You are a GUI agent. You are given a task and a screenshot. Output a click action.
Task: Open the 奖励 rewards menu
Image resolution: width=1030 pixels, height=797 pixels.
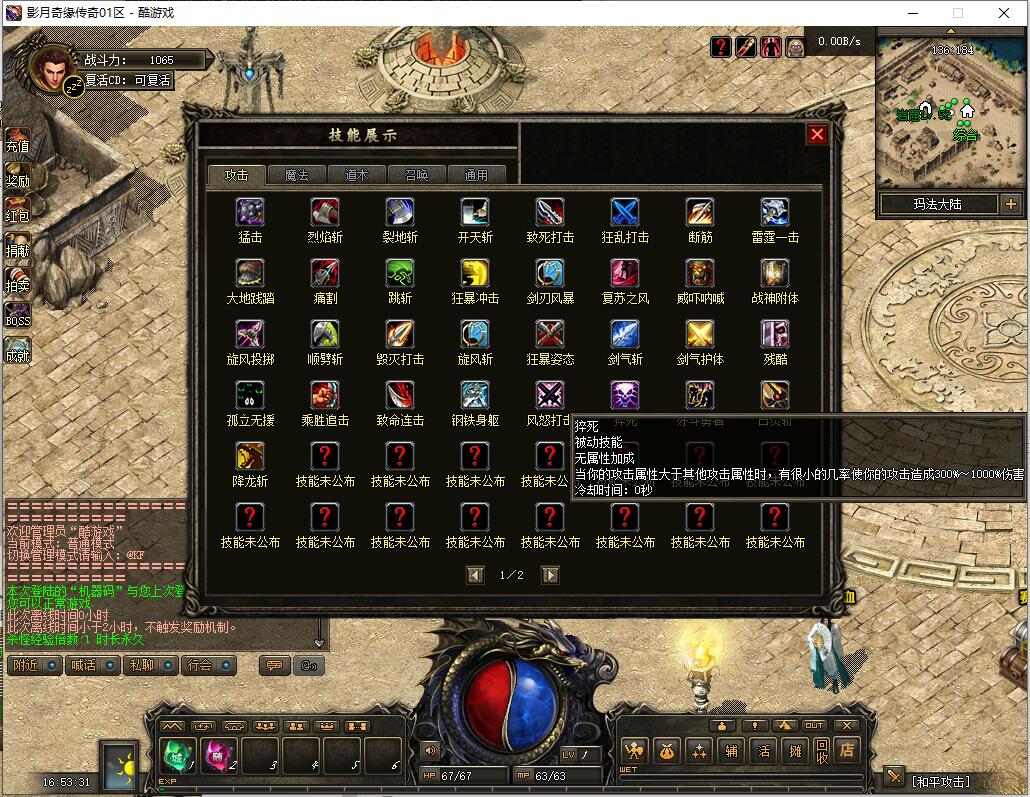click(x=18, y=177)
